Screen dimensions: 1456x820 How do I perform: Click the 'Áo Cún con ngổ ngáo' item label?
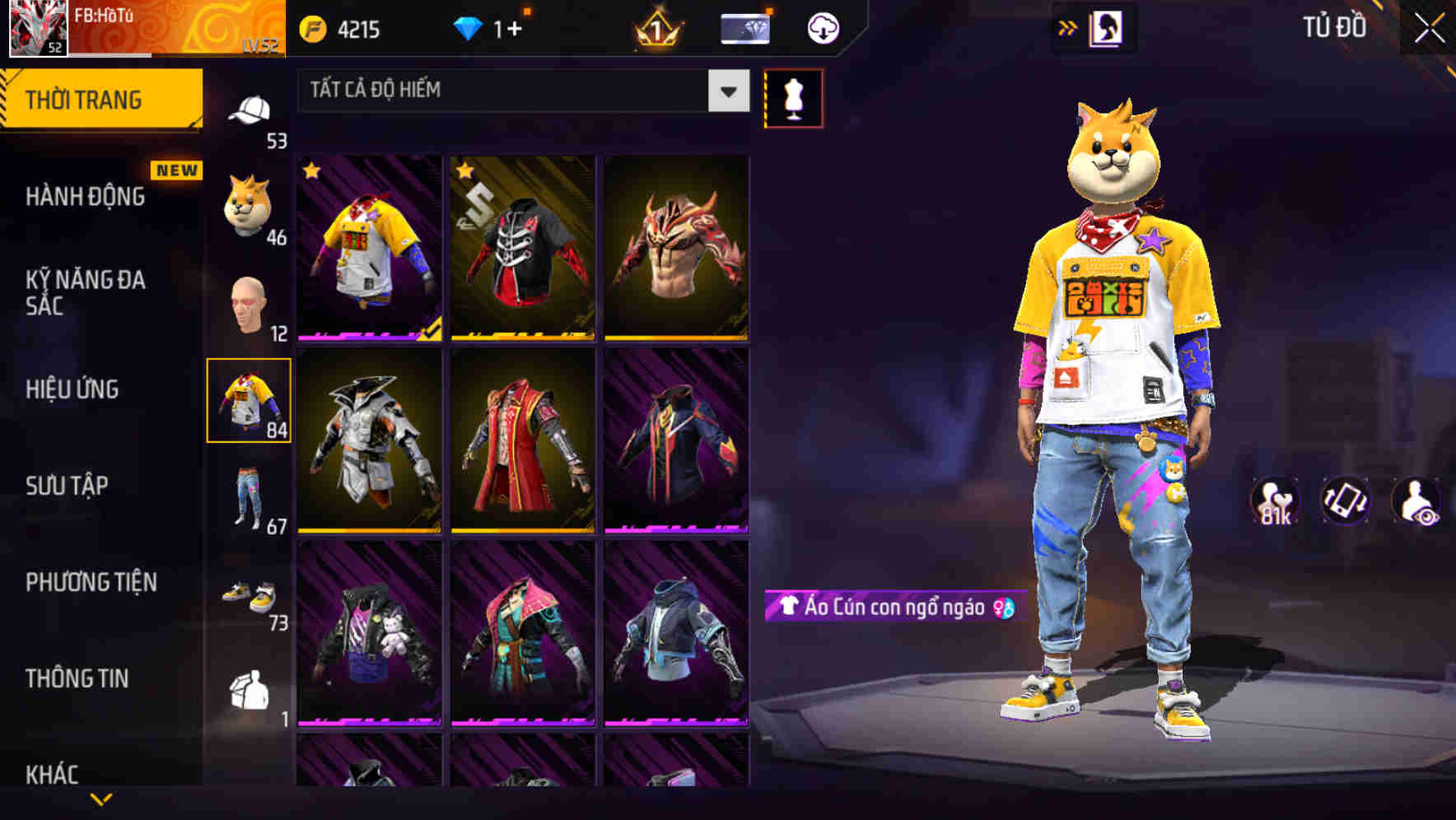889,608
